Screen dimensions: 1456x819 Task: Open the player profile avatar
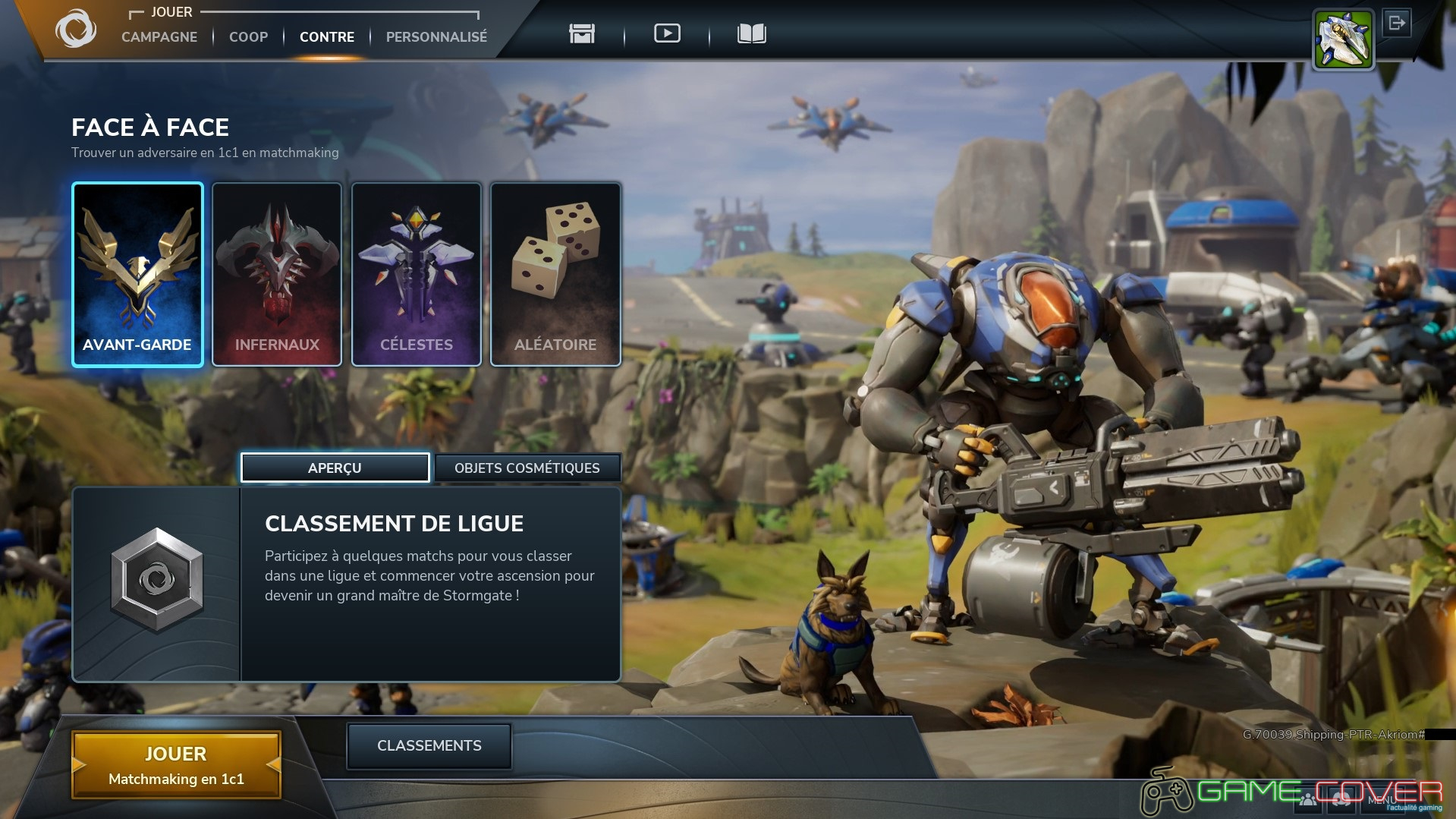[1343, 40]
